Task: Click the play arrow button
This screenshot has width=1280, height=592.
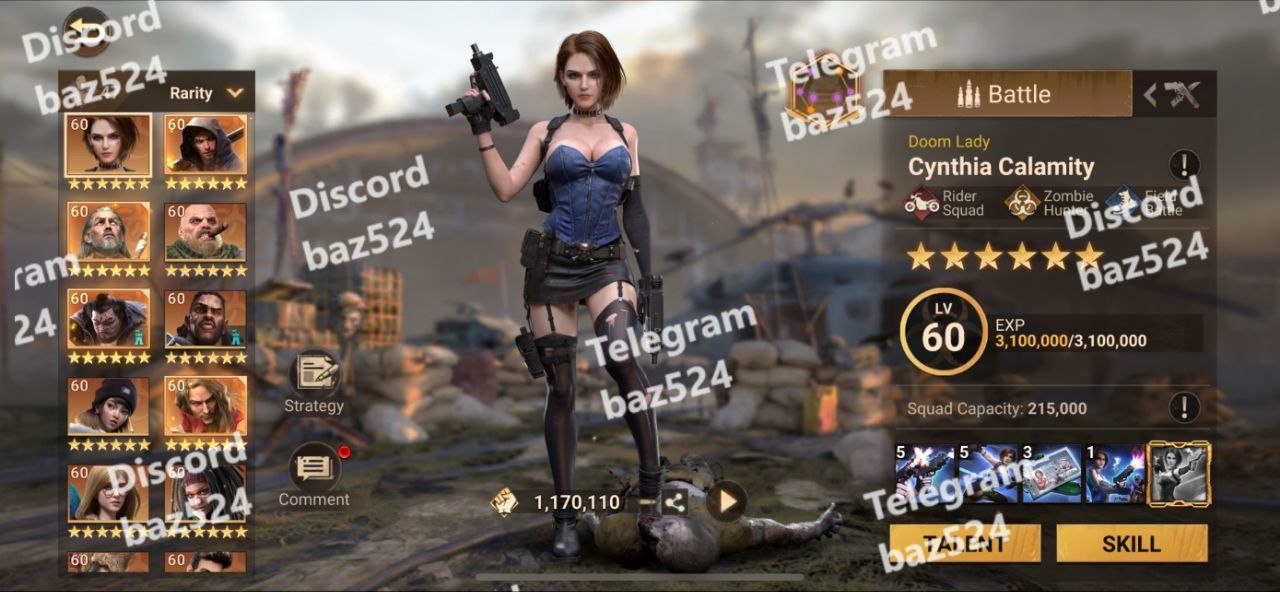Action: (x=726, y=501)
